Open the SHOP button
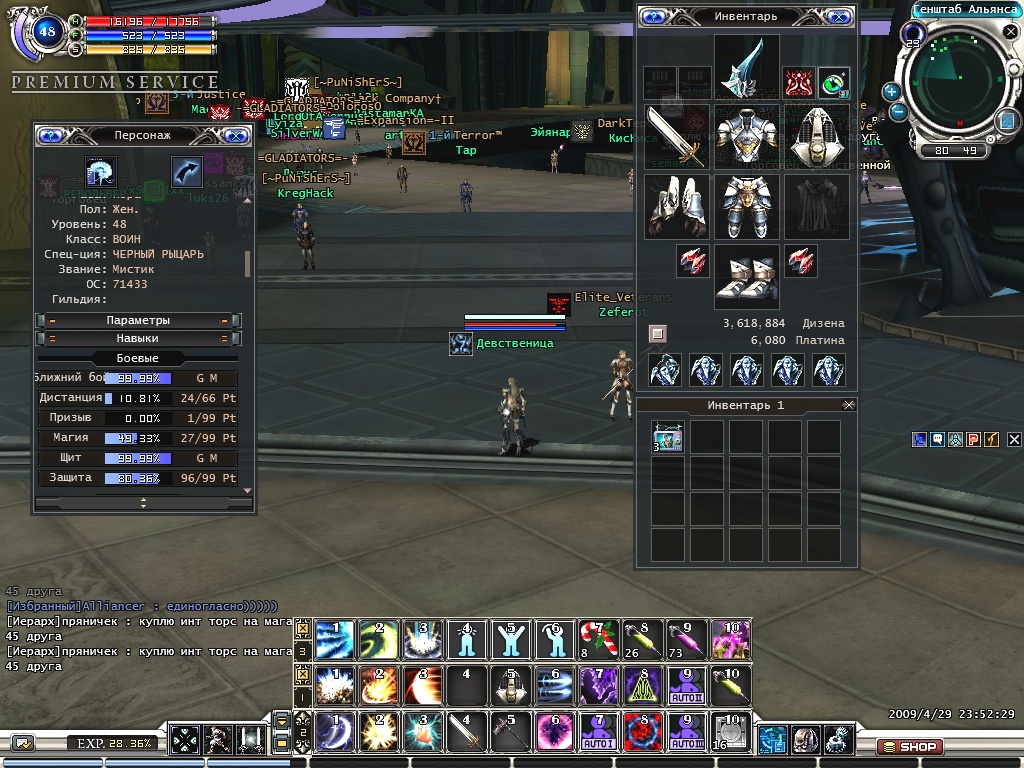This screenshot has height=768, width=1024. [909, 746]
